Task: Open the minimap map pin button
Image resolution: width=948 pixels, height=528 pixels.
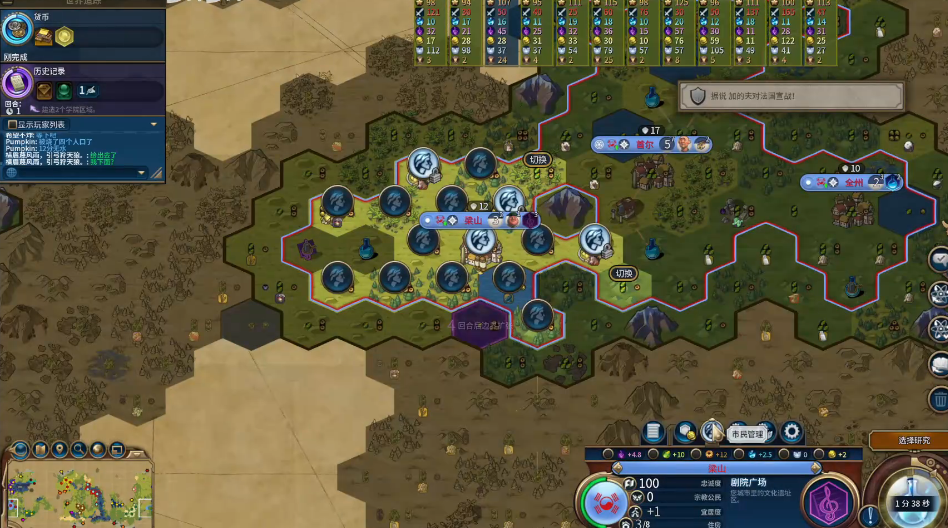Action: tap(59, 449)
